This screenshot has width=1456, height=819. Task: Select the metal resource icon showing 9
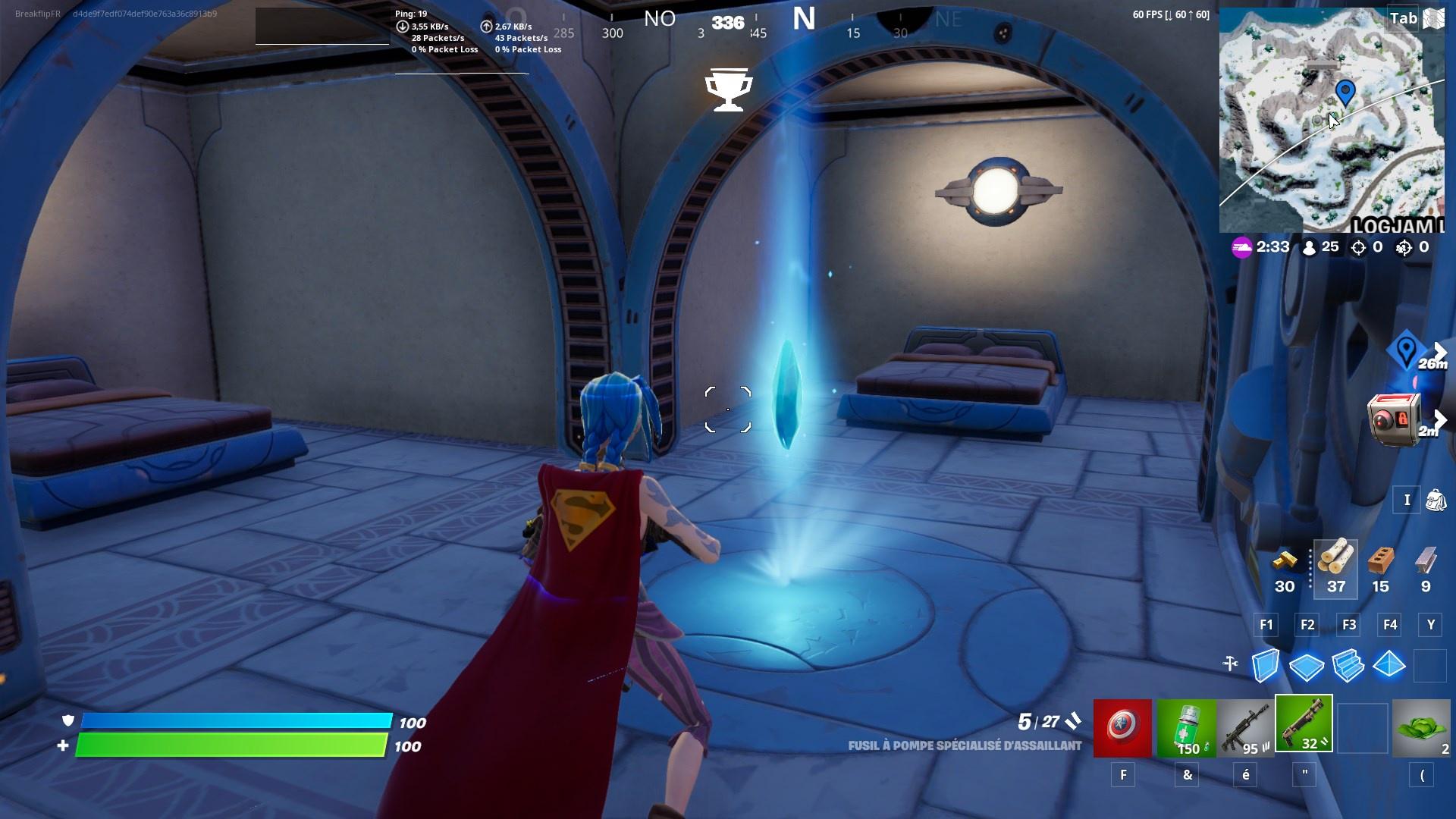pyautogui.click(x=1423, y=565)
